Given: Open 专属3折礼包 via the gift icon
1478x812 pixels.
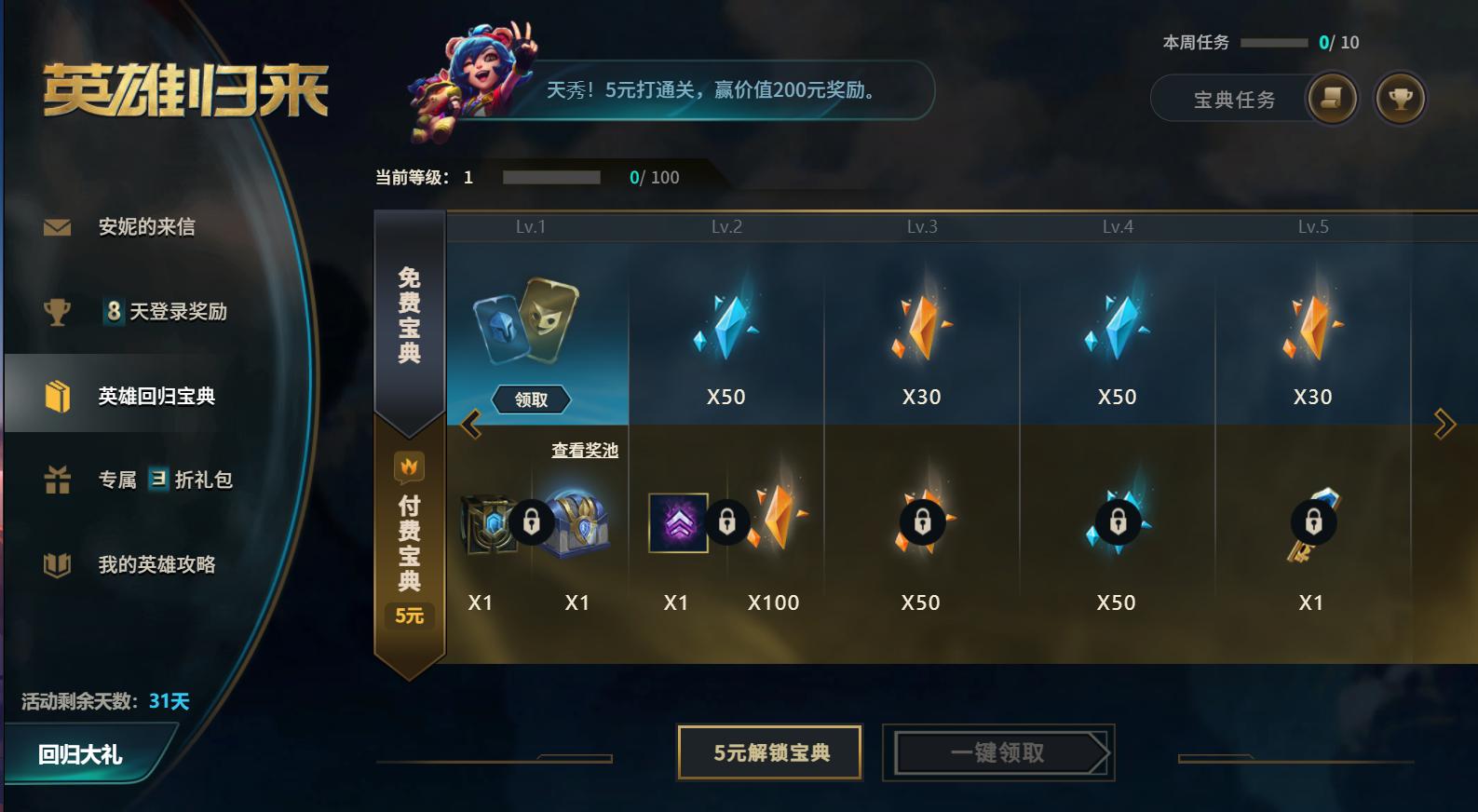Looking at the screenshot, I should pyautogui.click(x=56, y=479).
